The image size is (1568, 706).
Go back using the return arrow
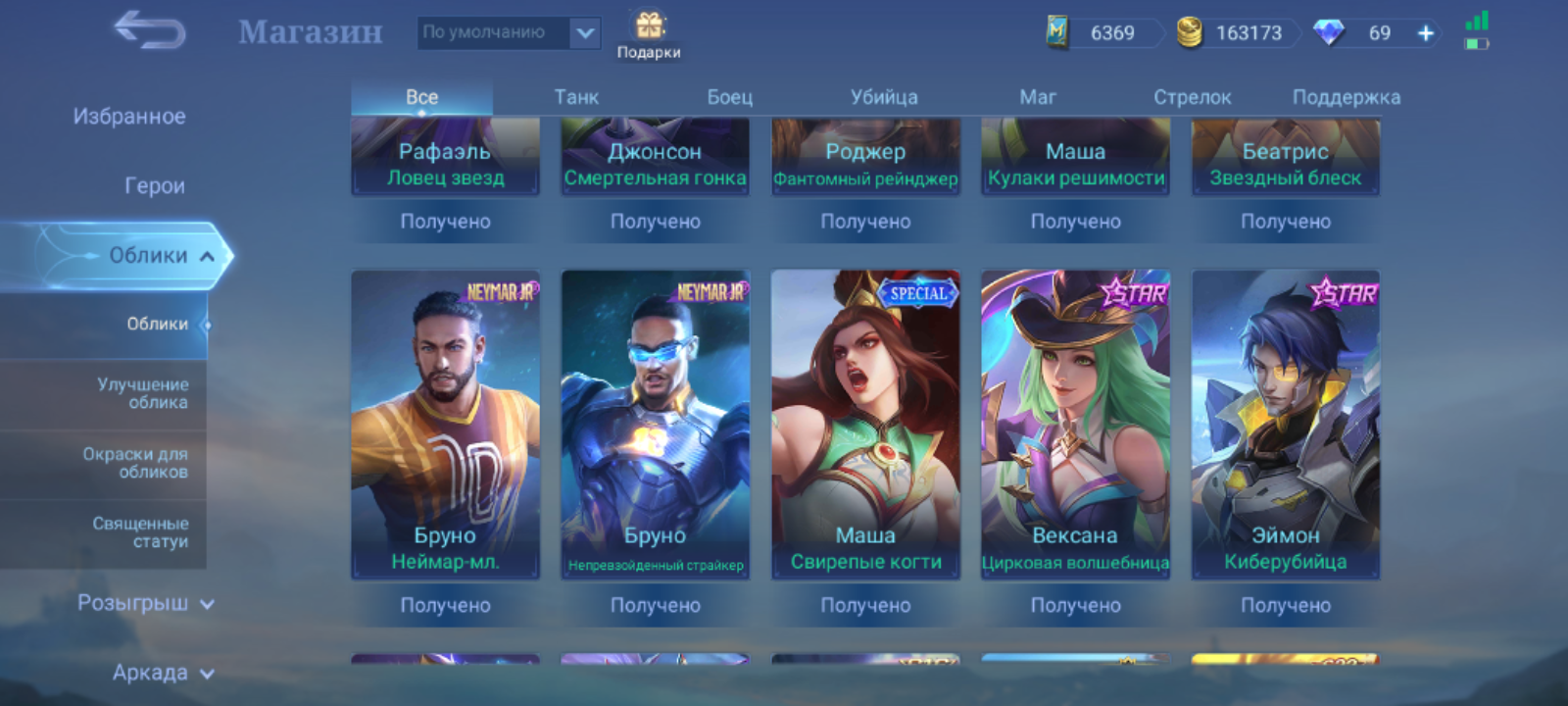150,31
